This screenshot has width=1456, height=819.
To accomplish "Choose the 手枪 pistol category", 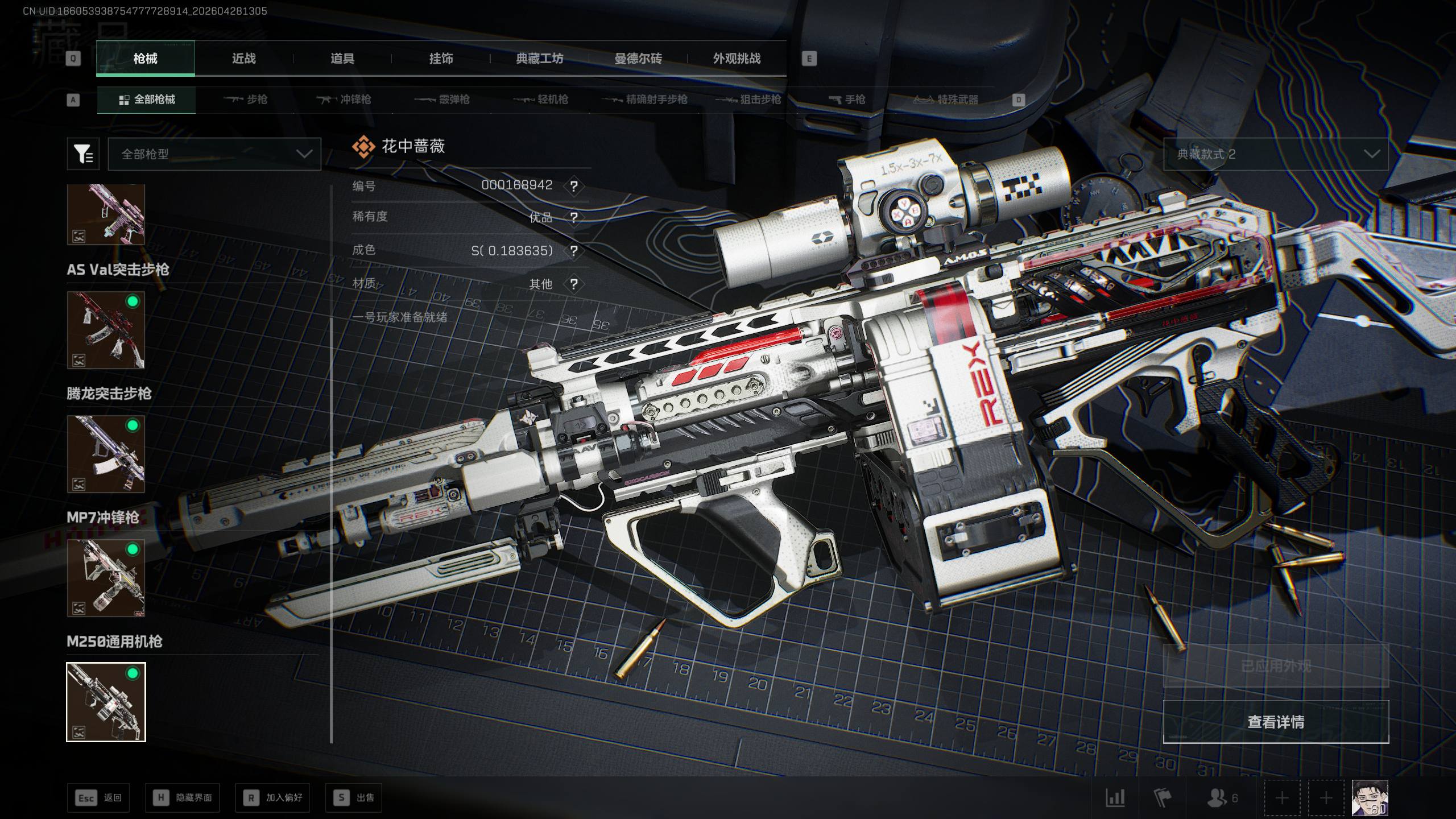I will point(847,100).
